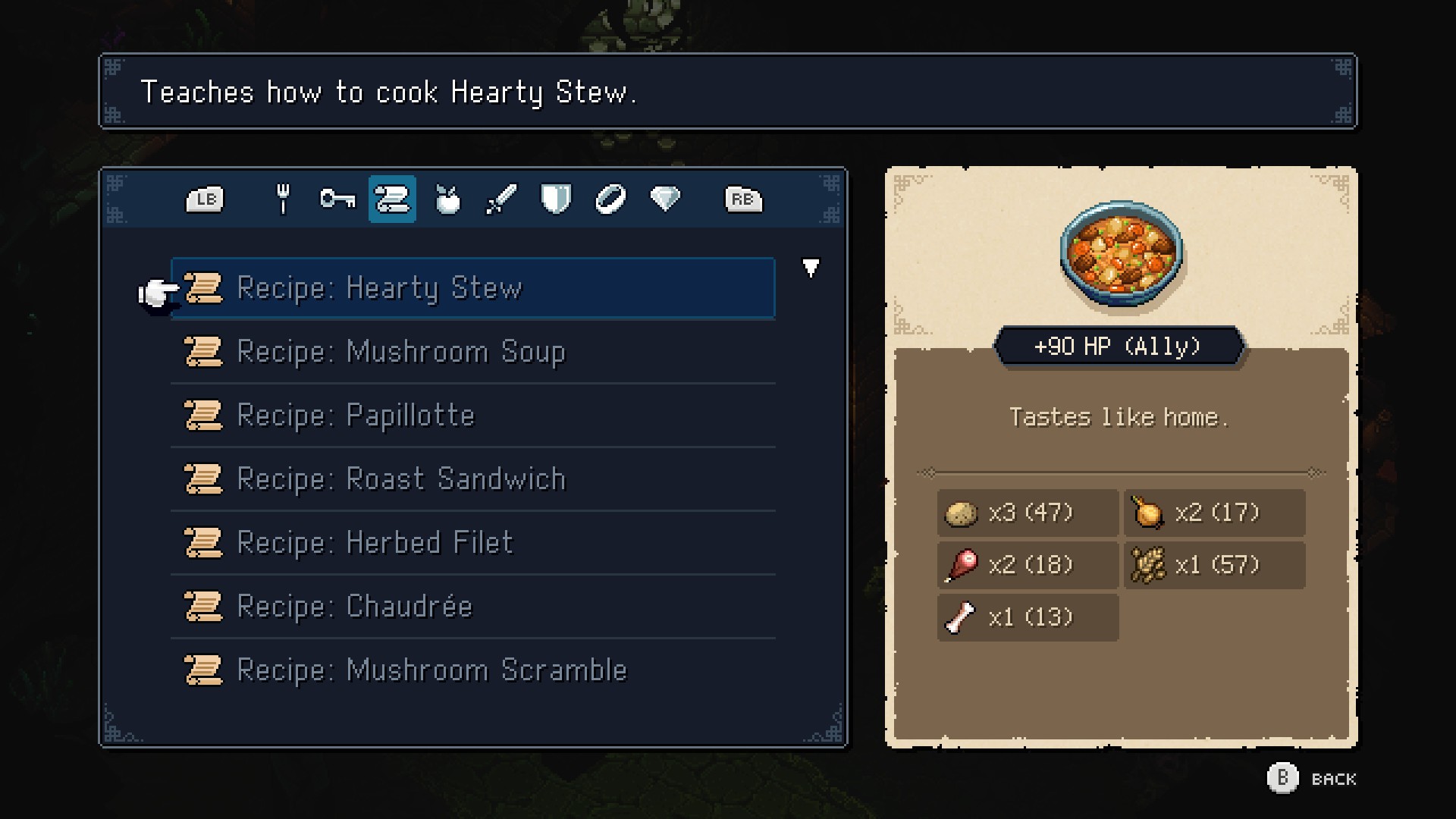
Task: Click the list's down arrow indicator
Action: (811, 268)
